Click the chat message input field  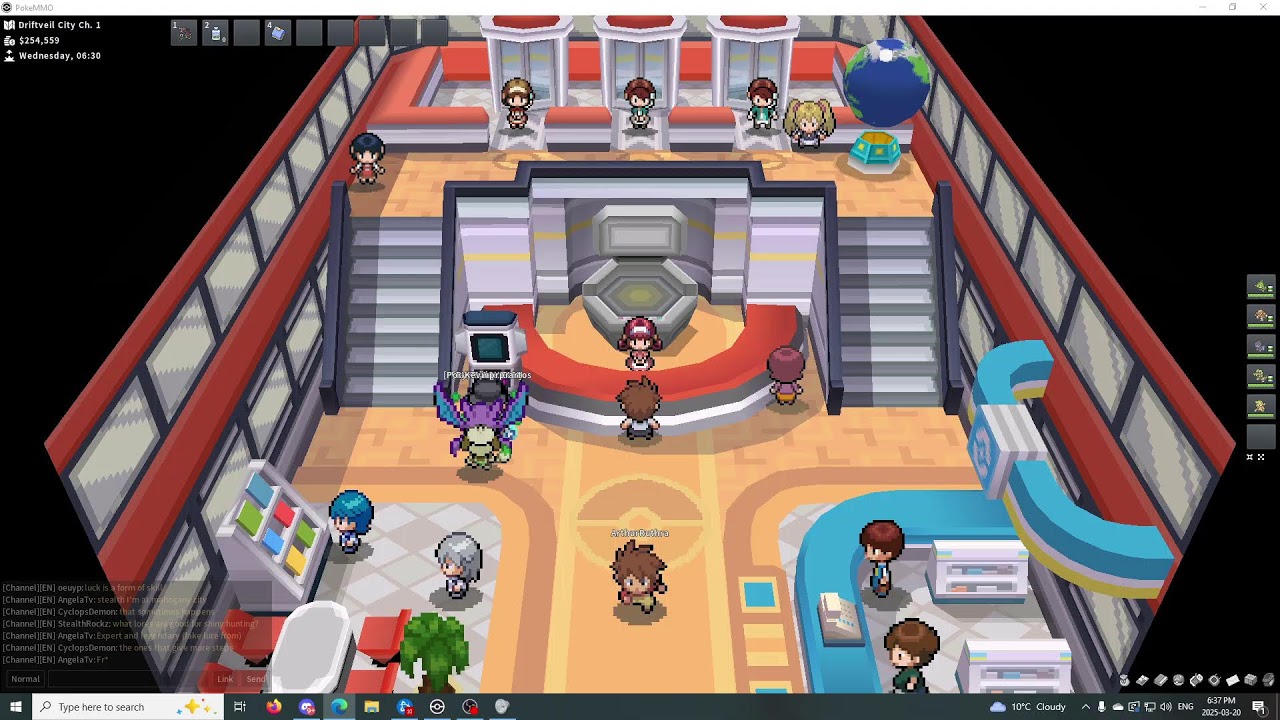pyautogui.click(x=130, y=679)
